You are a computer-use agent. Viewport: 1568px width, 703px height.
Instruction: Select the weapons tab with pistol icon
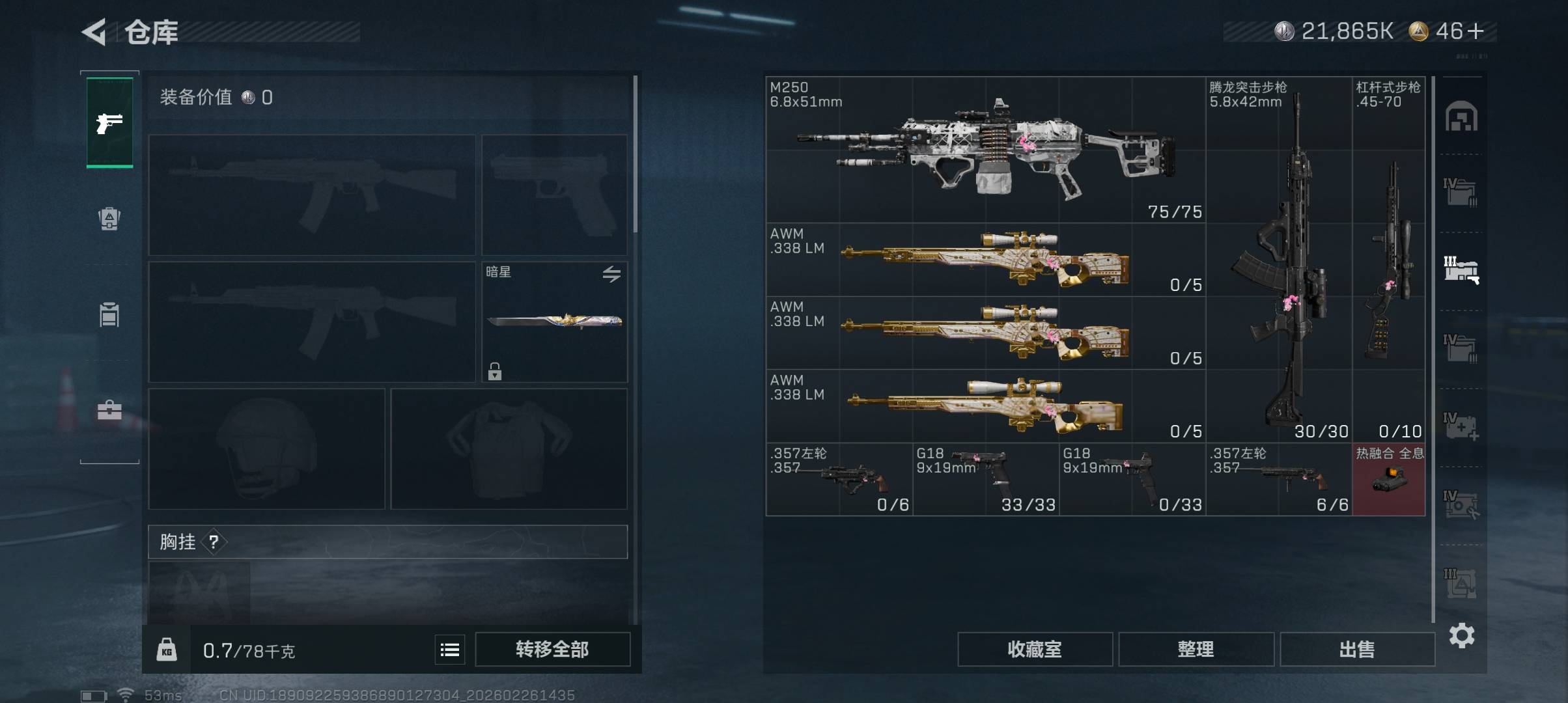pos(109,122)
